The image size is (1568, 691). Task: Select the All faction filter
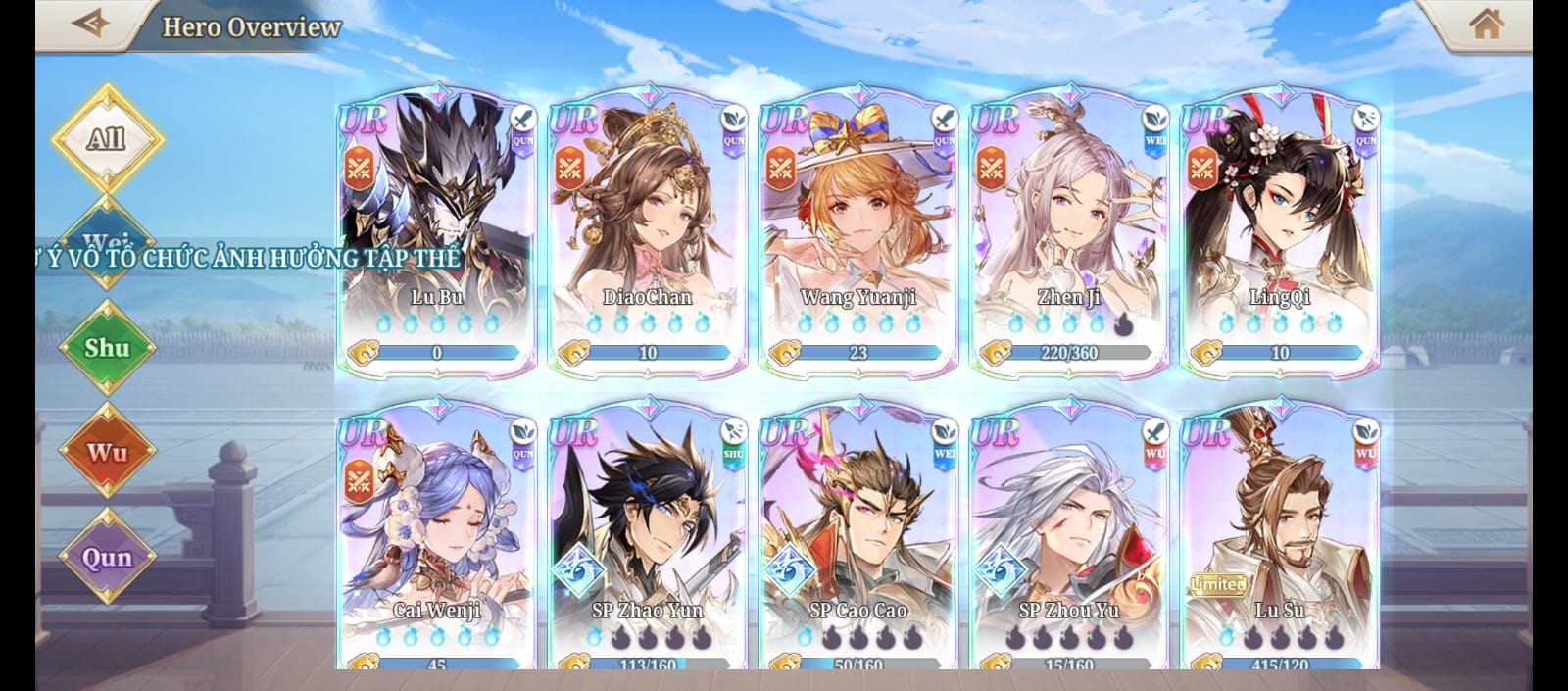coord(107,138)
